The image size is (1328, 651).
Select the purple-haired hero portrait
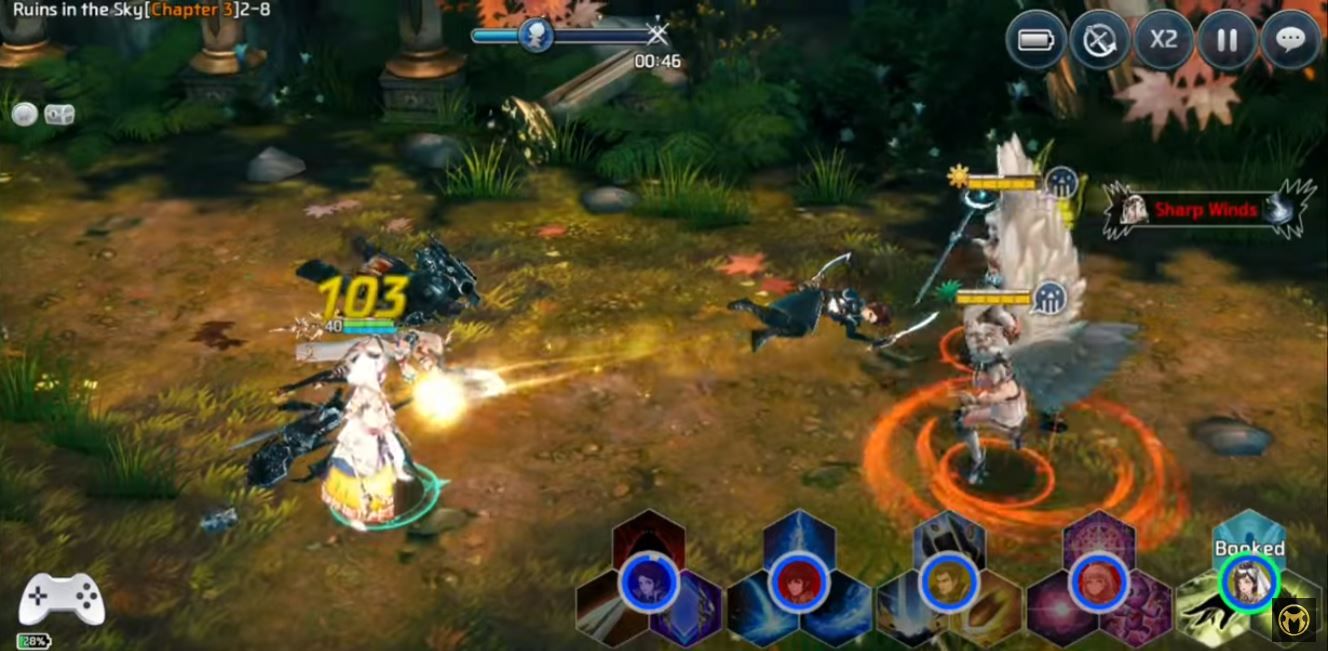click(648, 582)
